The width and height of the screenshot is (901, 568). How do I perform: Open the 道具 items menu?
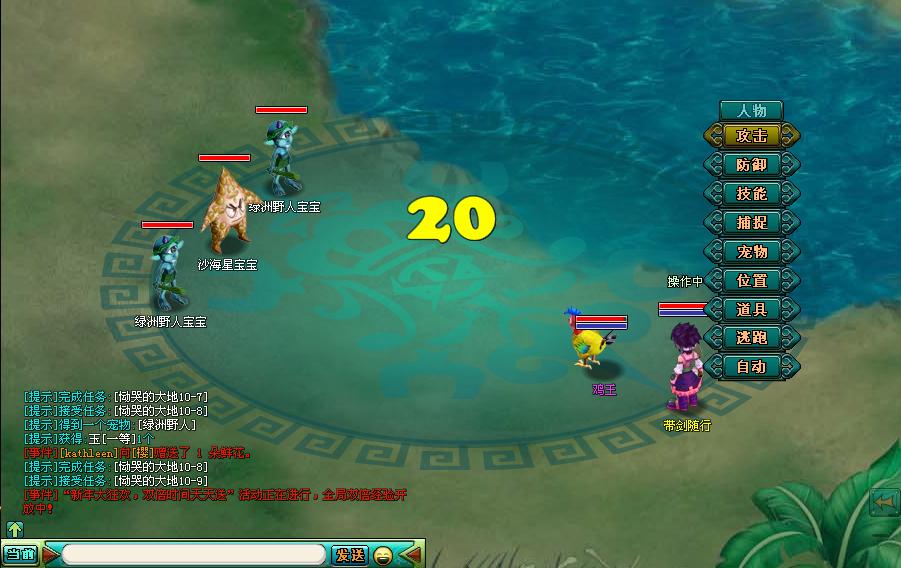(752, 310)
